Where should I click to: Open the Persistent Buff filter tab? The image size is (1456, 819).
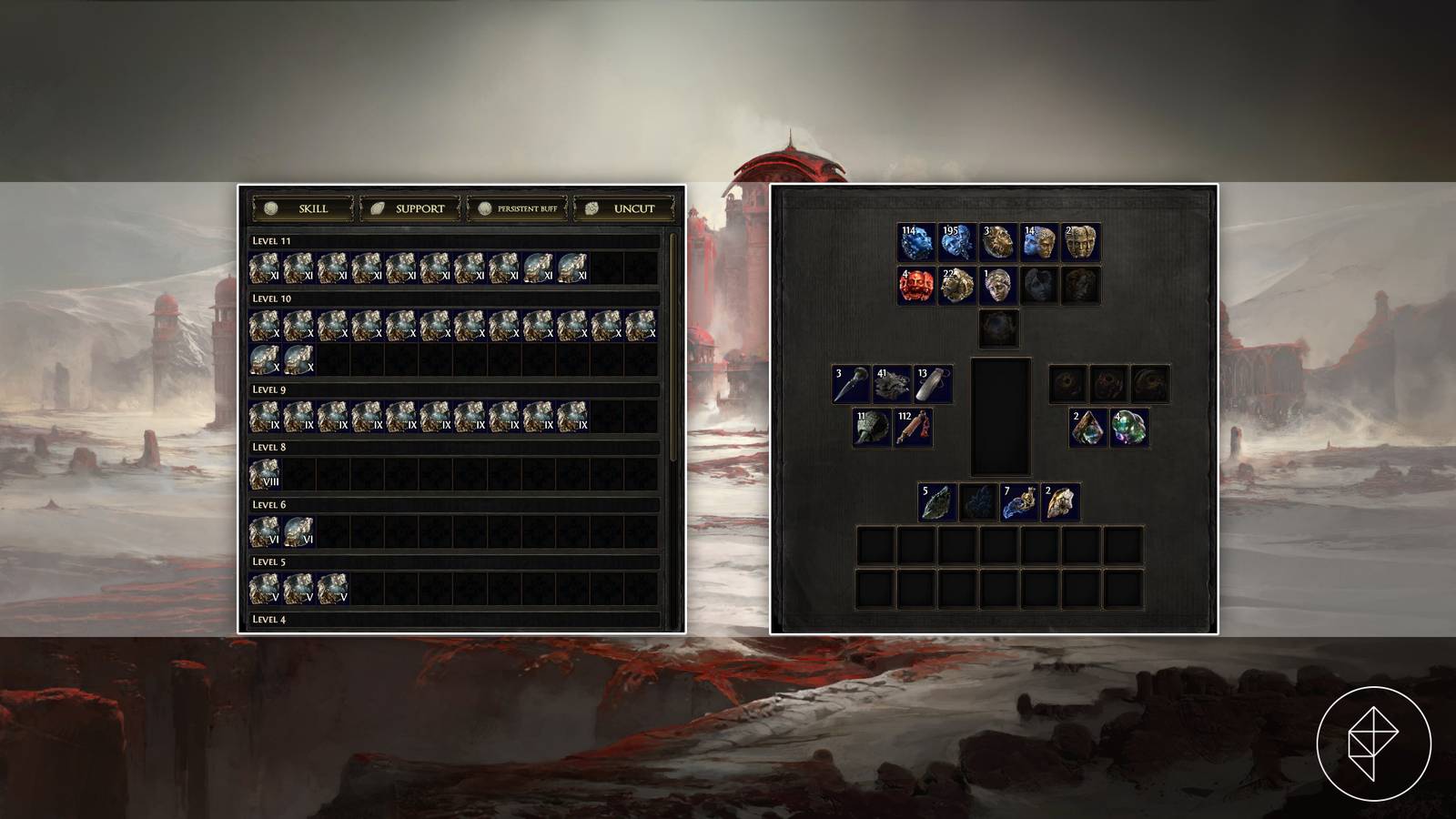coord(517,207)
